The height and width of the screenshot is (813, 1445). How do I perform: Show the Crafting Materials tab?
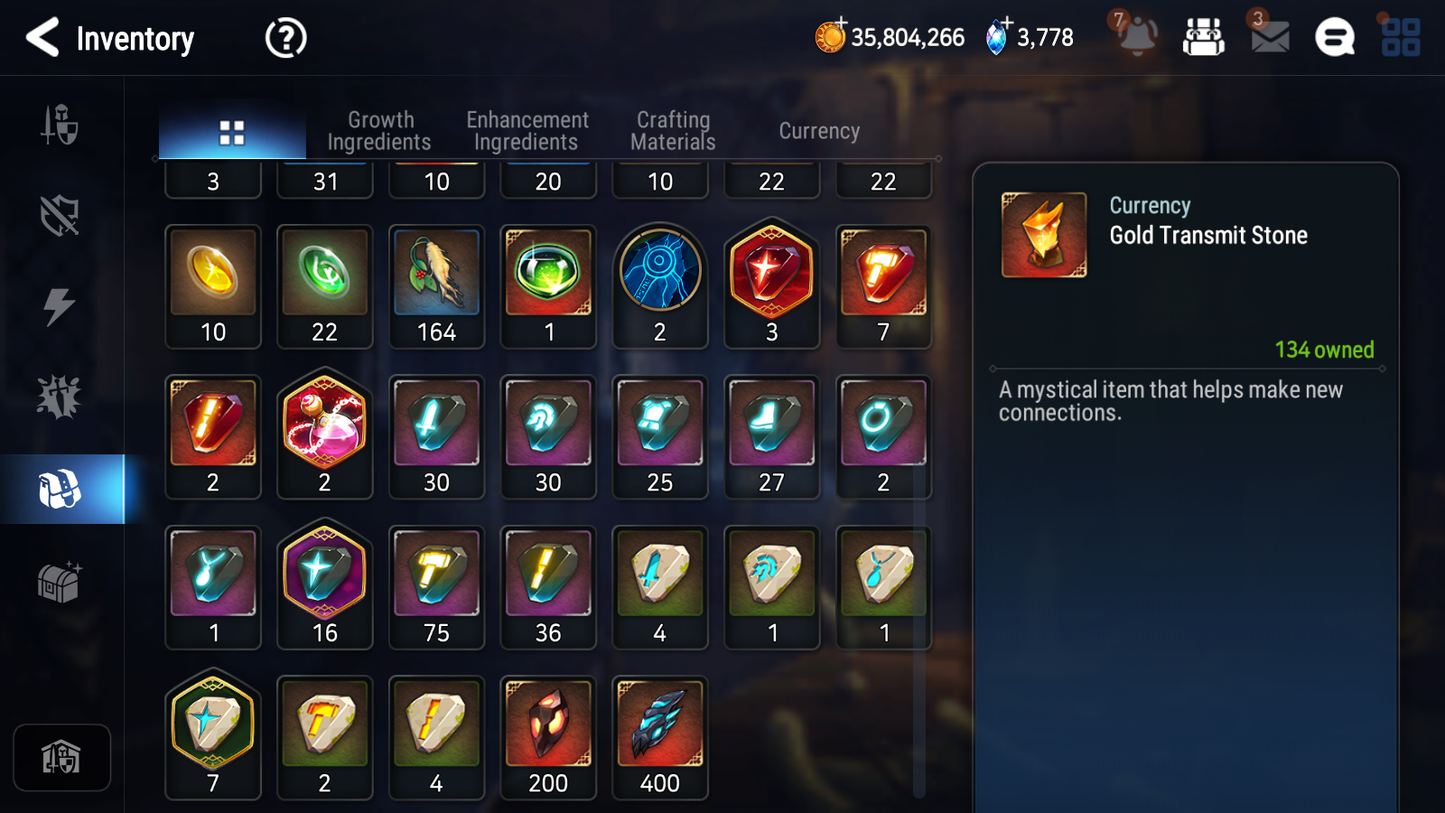coord(673,131)
